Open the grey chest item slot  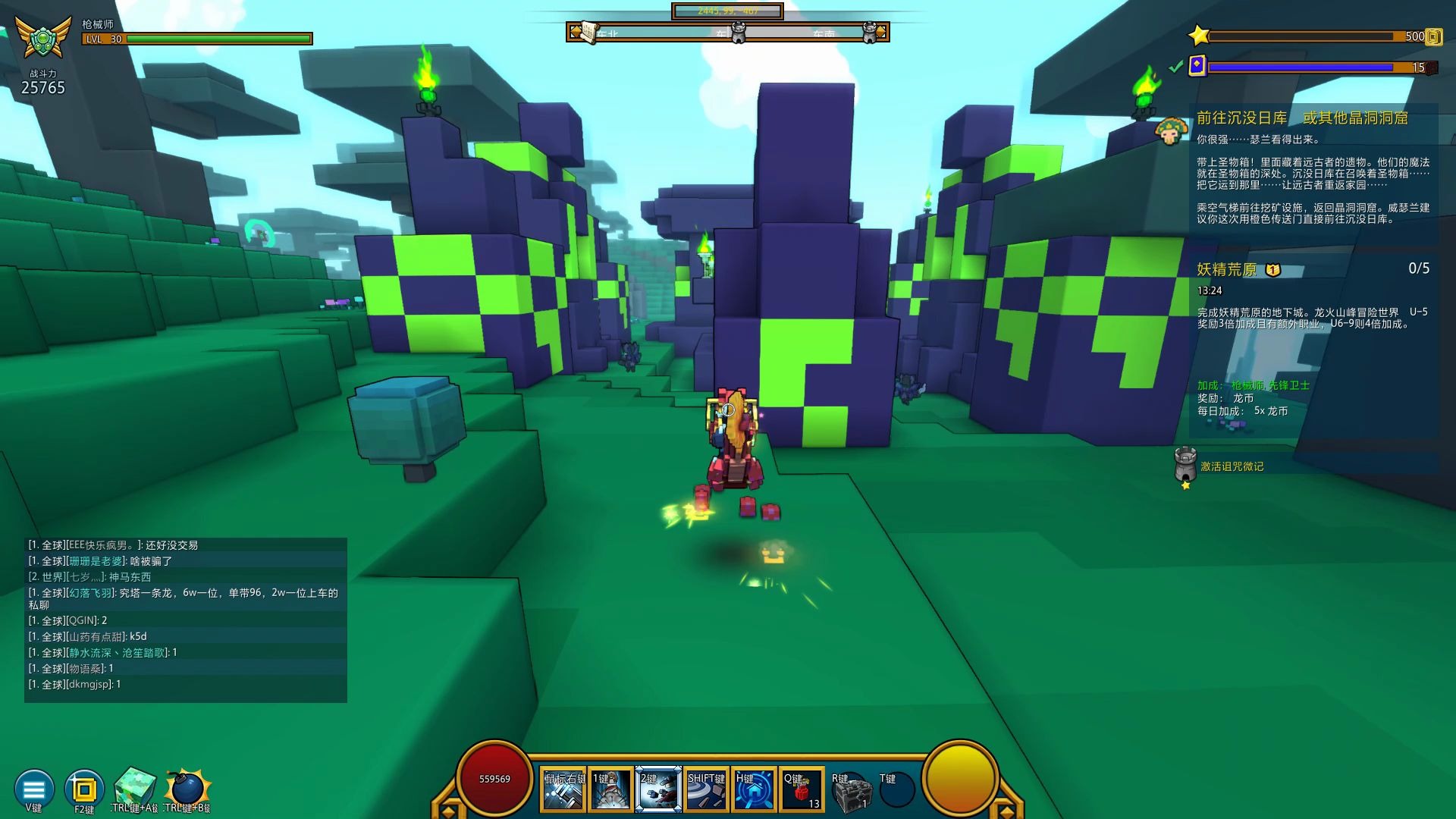[849, 792]
